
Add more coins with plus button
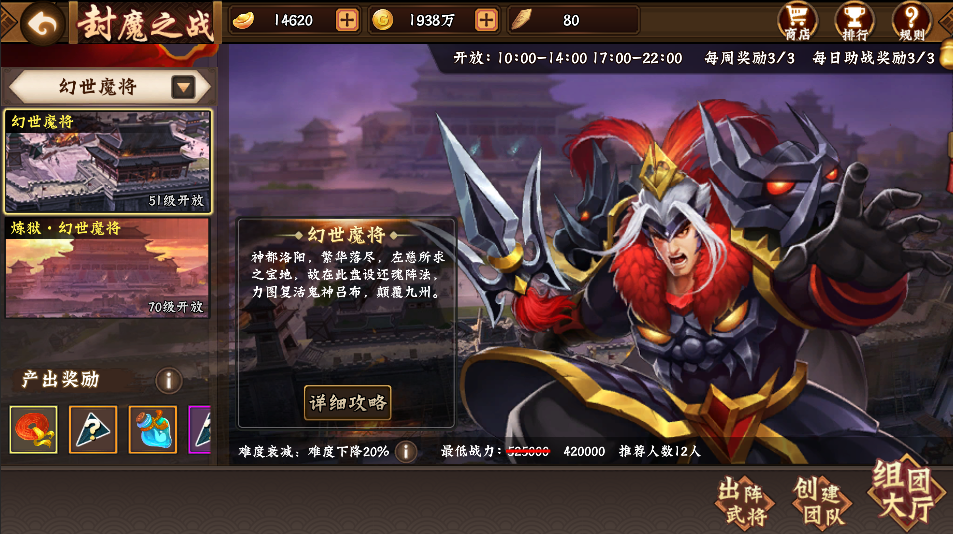[x=486, y=20]
